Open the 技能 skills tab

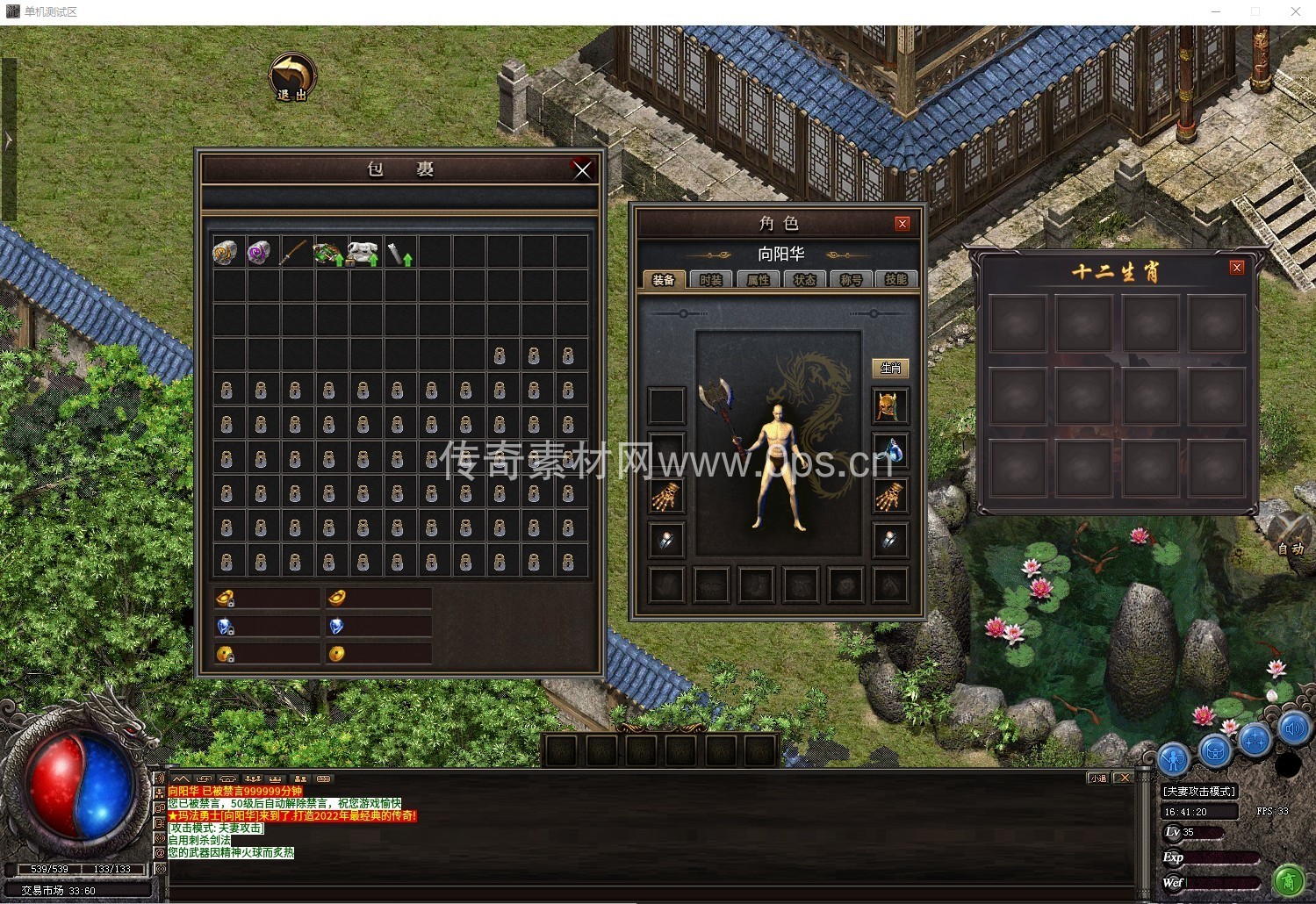click(895, 280)
